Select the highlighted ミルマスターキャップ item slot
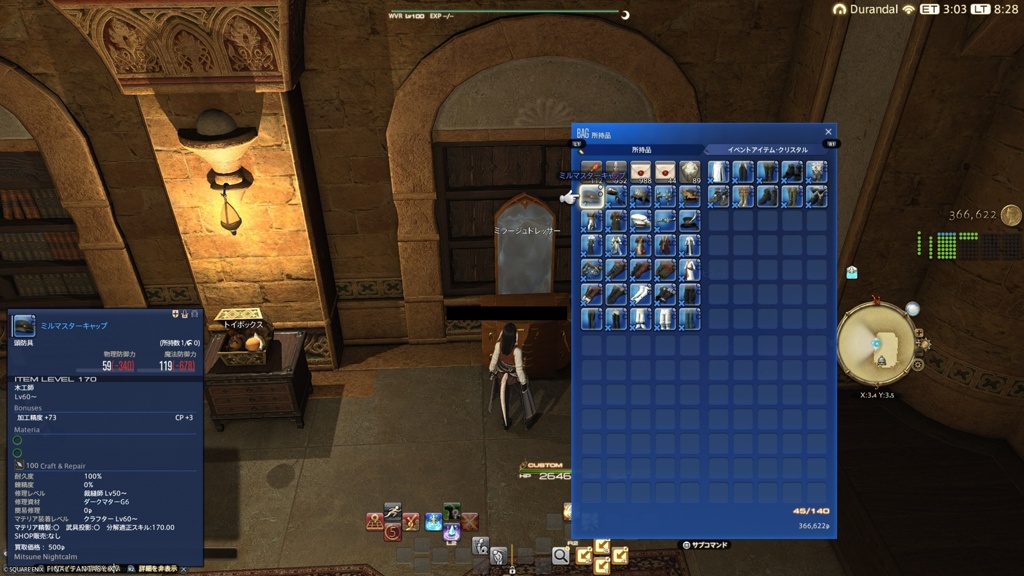1024x576 pixels. point(591,197)
